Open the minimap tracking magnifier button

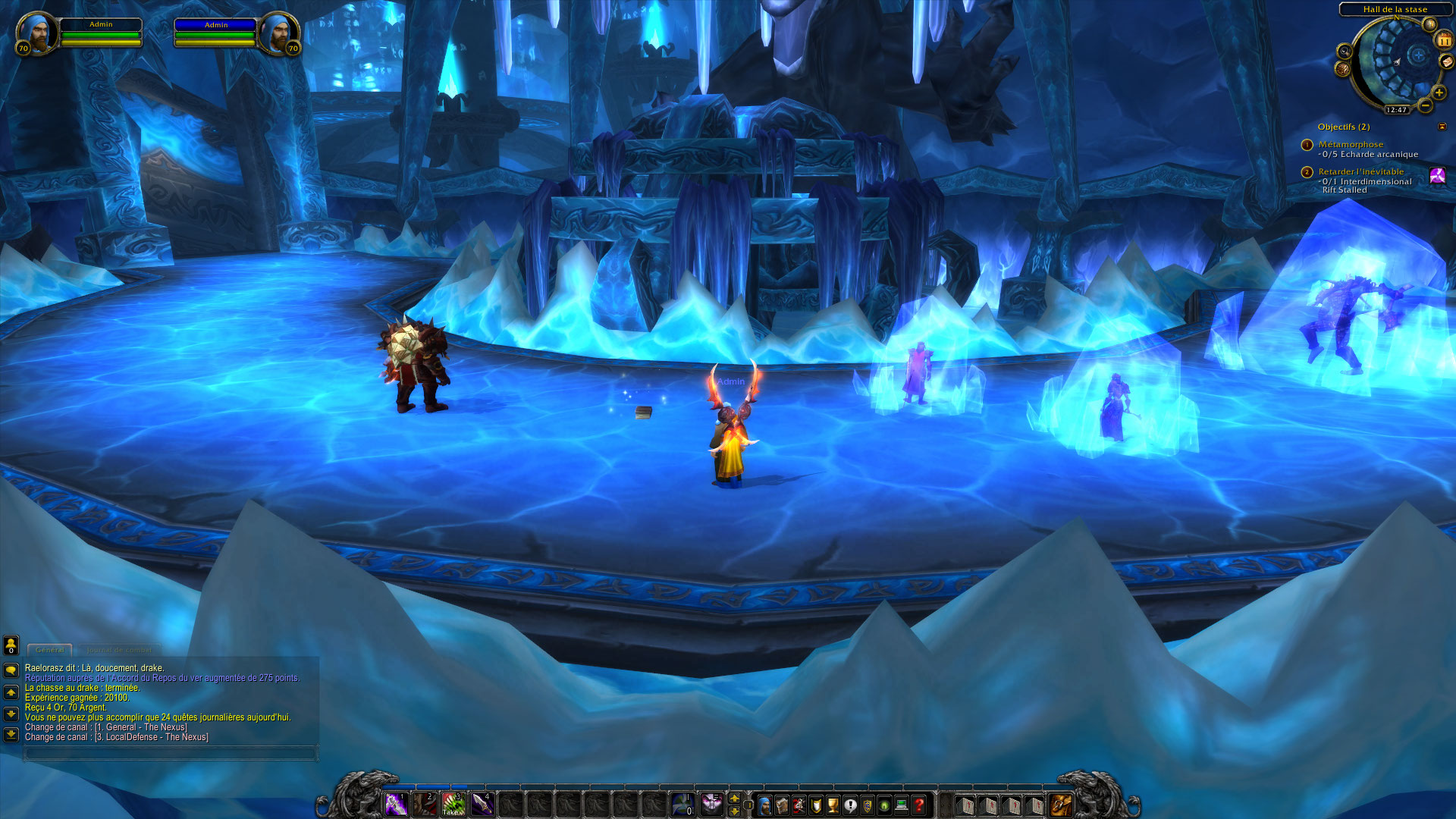1345,52
